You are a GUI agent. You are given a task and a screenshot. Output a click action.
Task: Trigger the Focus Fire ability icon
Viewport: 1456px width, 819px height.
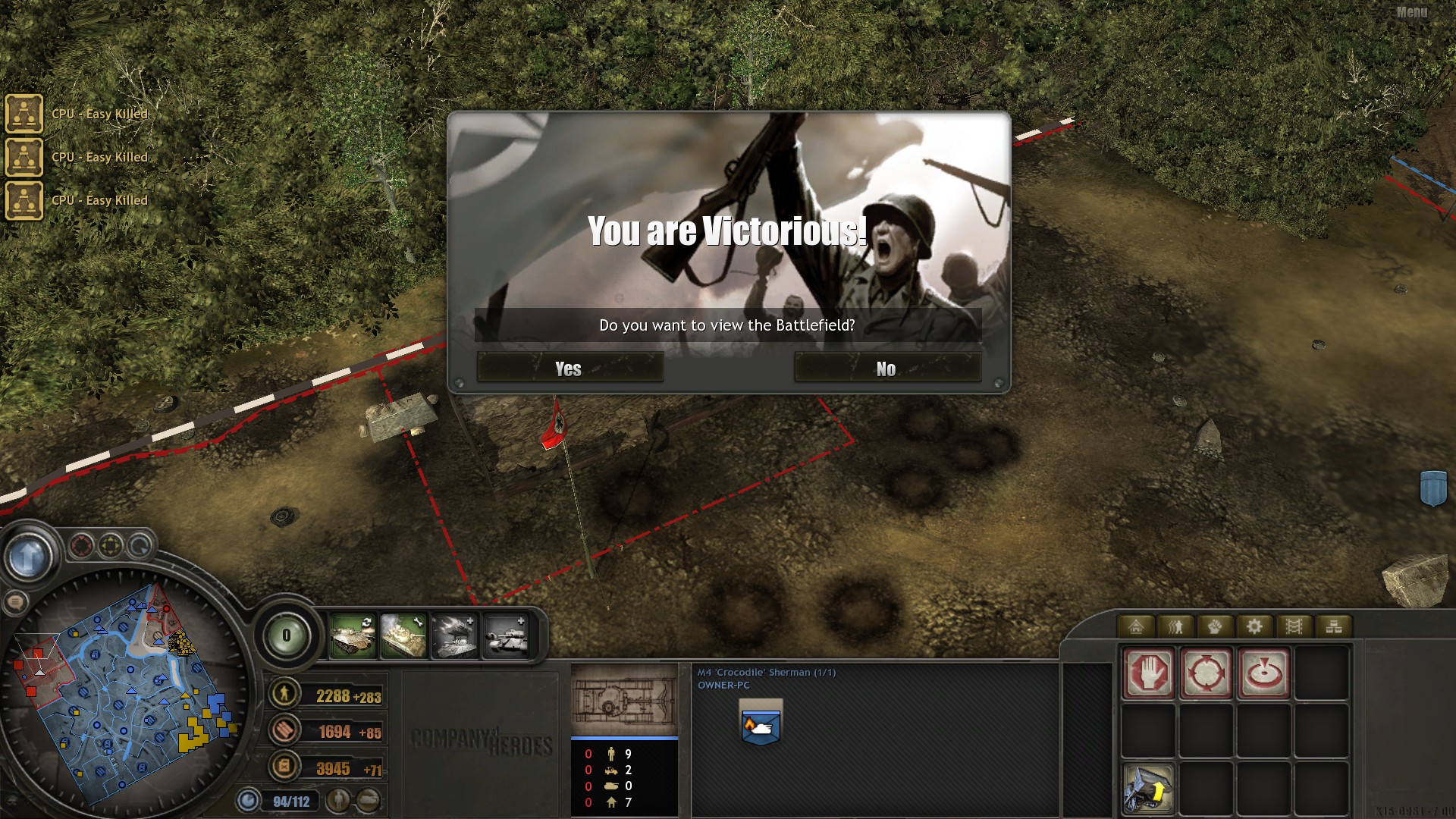(1264, 672)
